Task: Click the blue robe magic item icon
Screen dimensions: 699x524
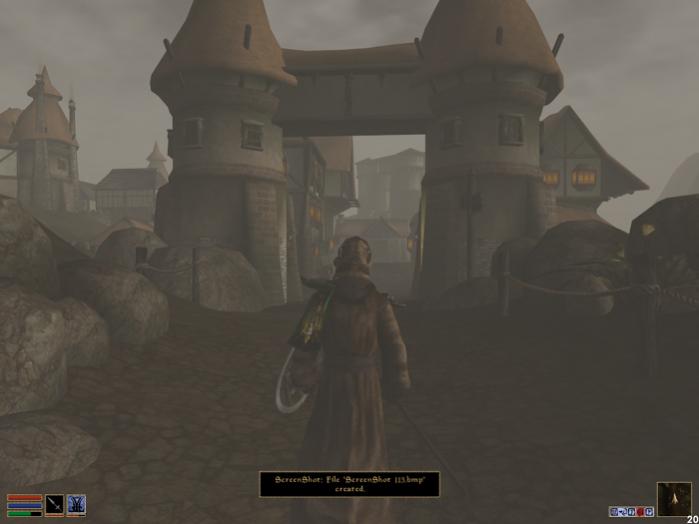Action: 76,504
